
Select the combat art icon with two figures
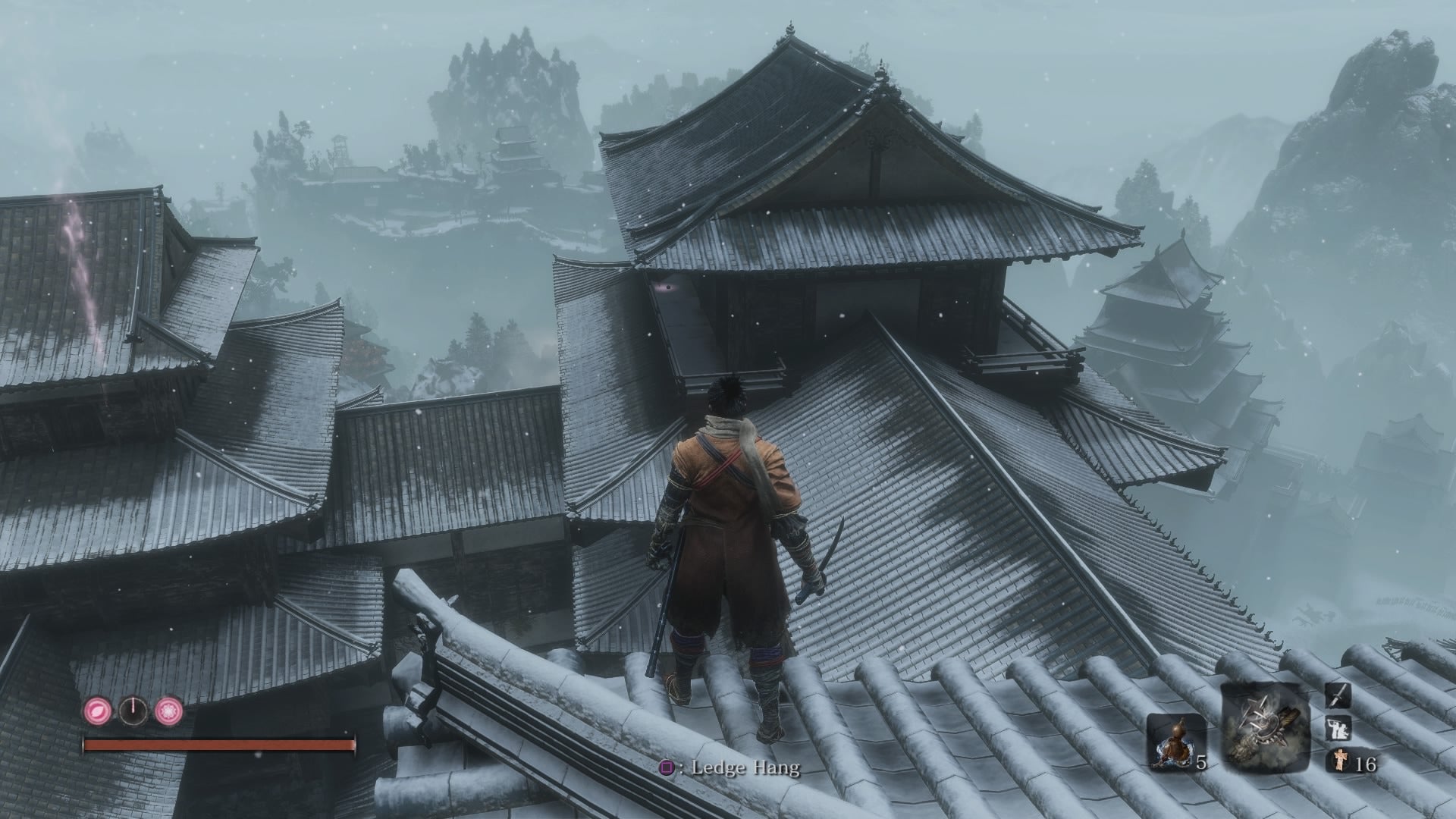click(x=1338, y=729)
